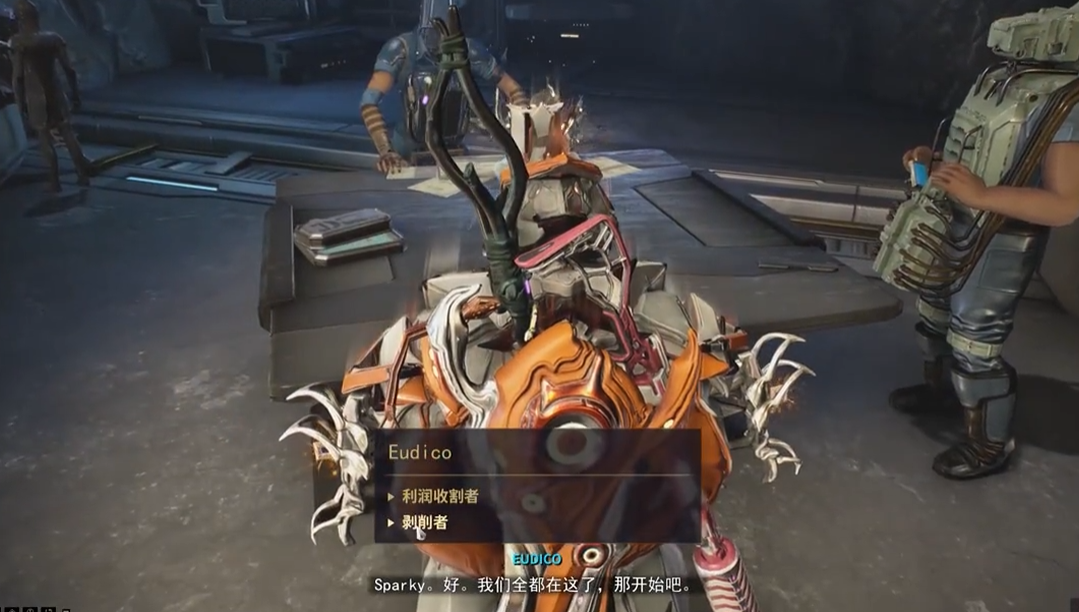
Task: Choose the 利润收割者 dialogue option
Action: (x=439, y=495)
